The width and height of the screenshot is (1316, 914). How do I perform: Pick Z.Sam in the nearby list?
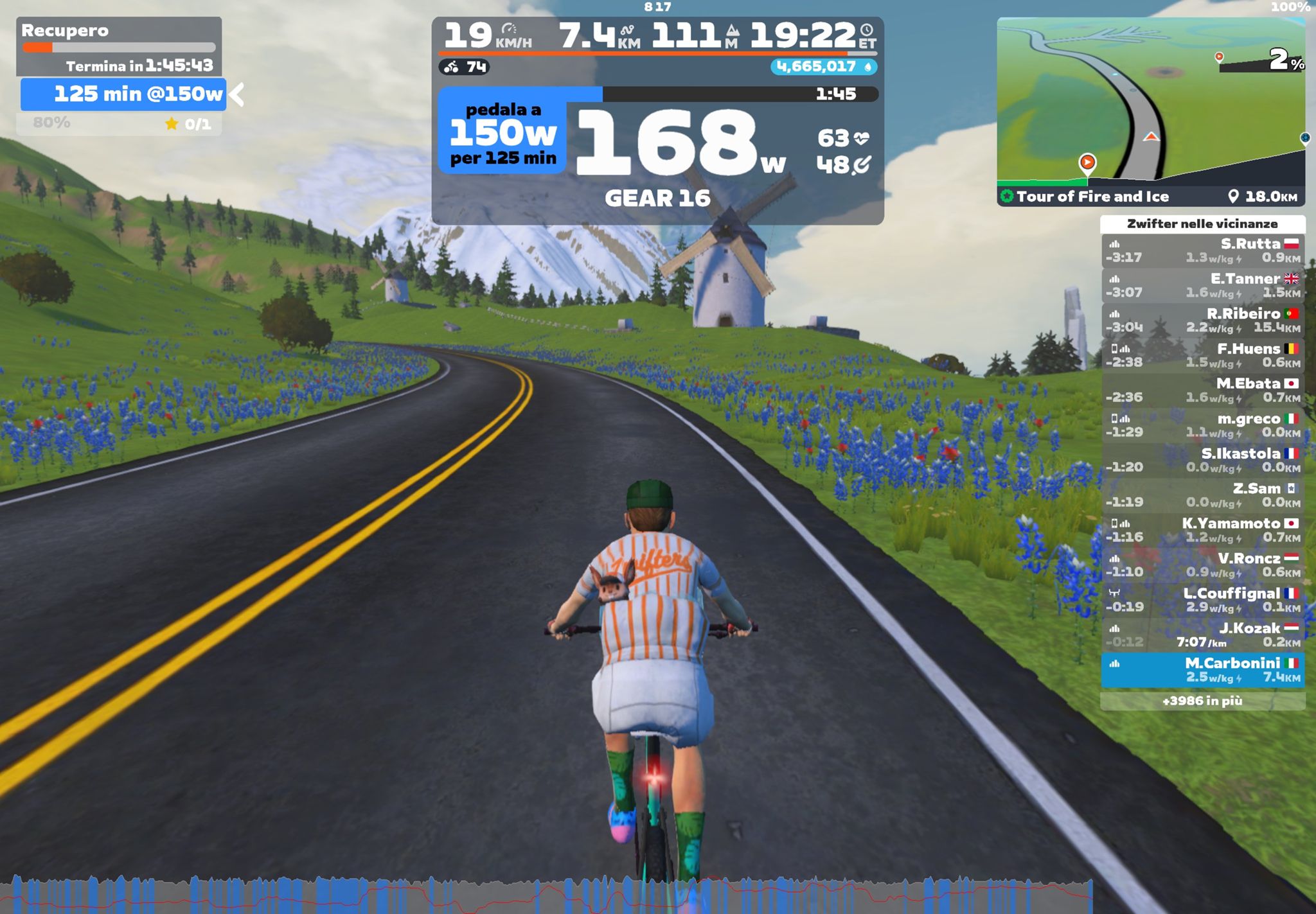coord(1202,495)
